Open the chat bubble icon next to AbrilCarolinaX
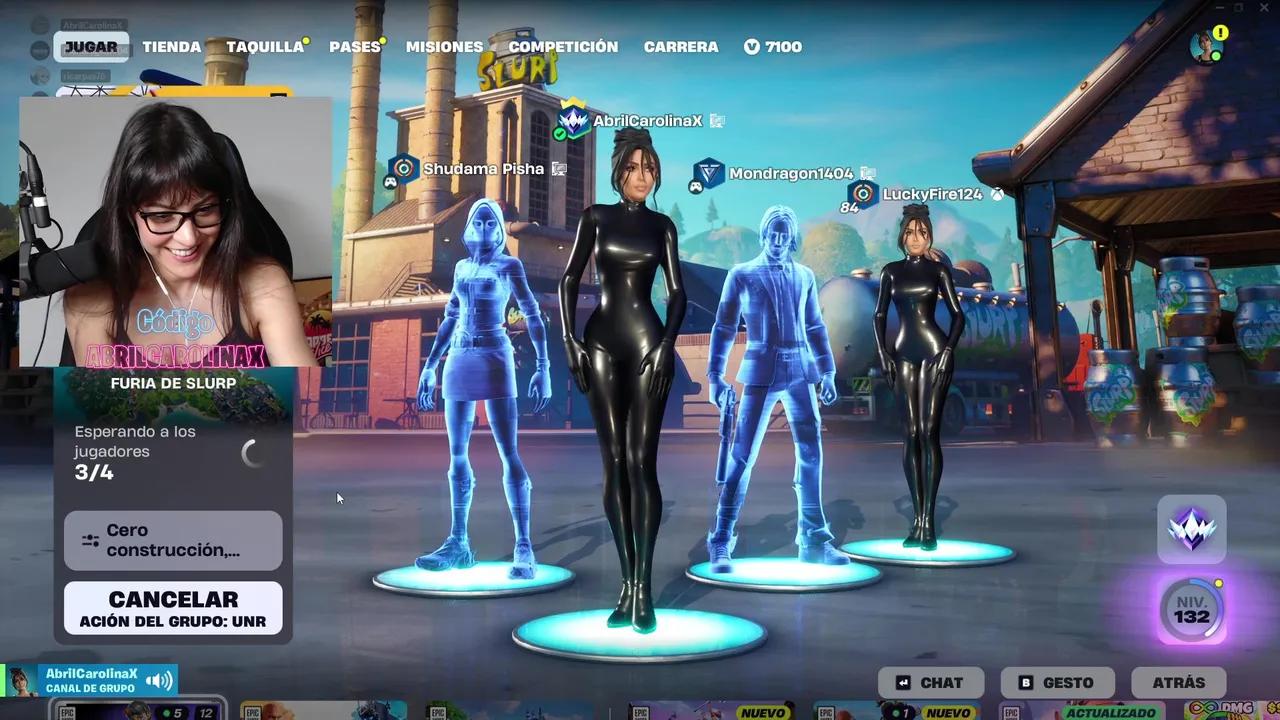 coord(716,121)
